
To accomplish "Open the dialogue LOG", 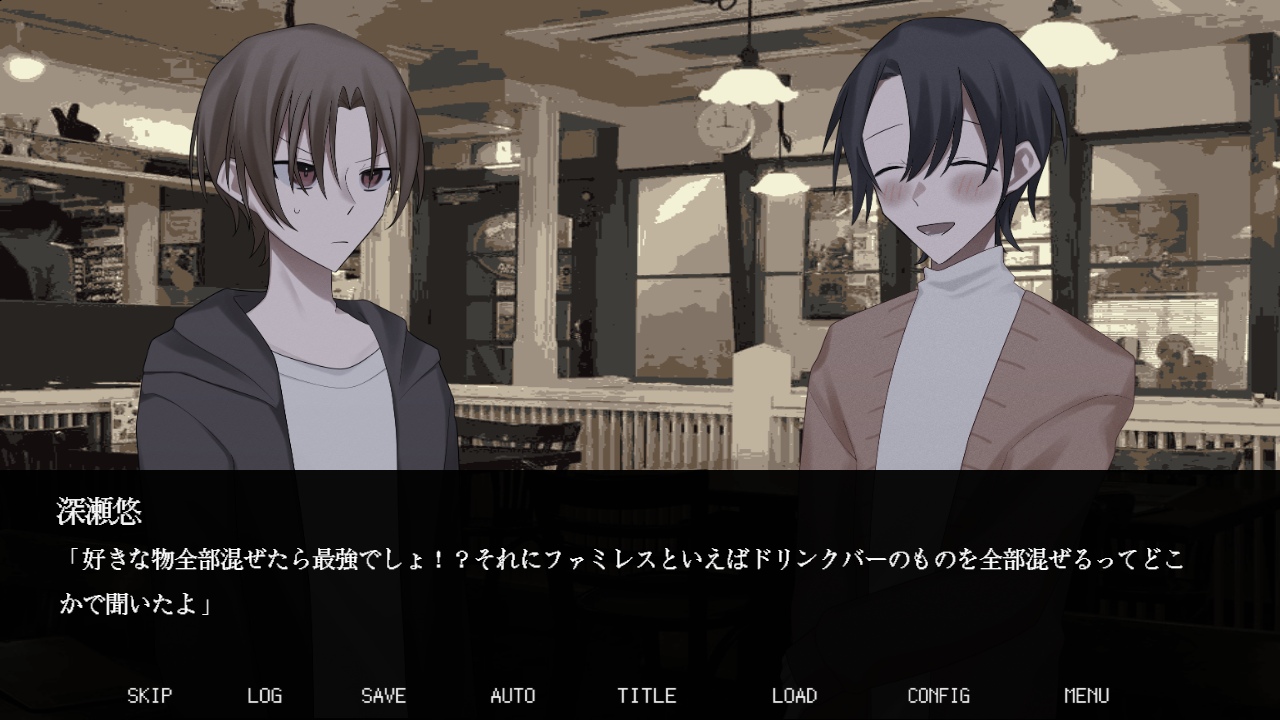I will tap(264, 695).
